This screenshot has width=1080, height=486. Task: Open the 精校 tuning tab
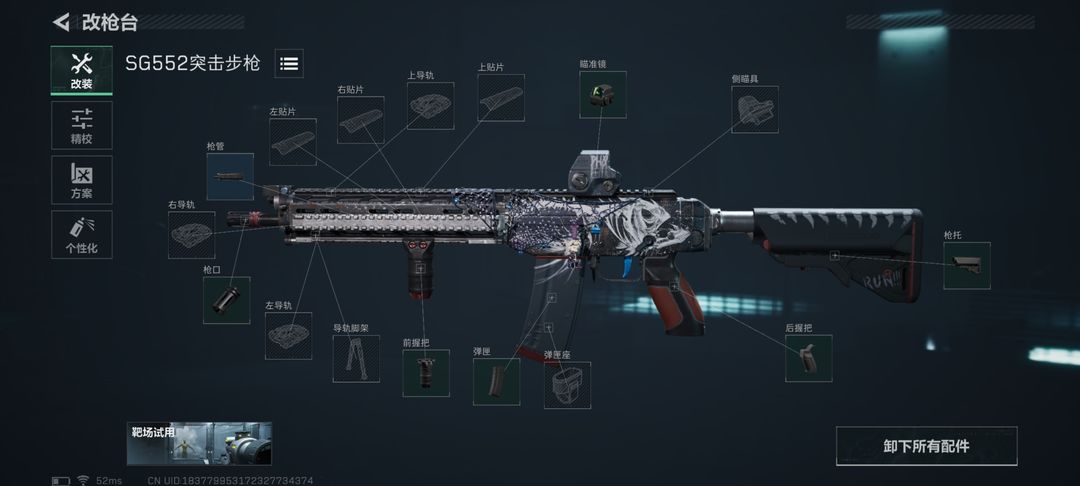coord(81,125)
